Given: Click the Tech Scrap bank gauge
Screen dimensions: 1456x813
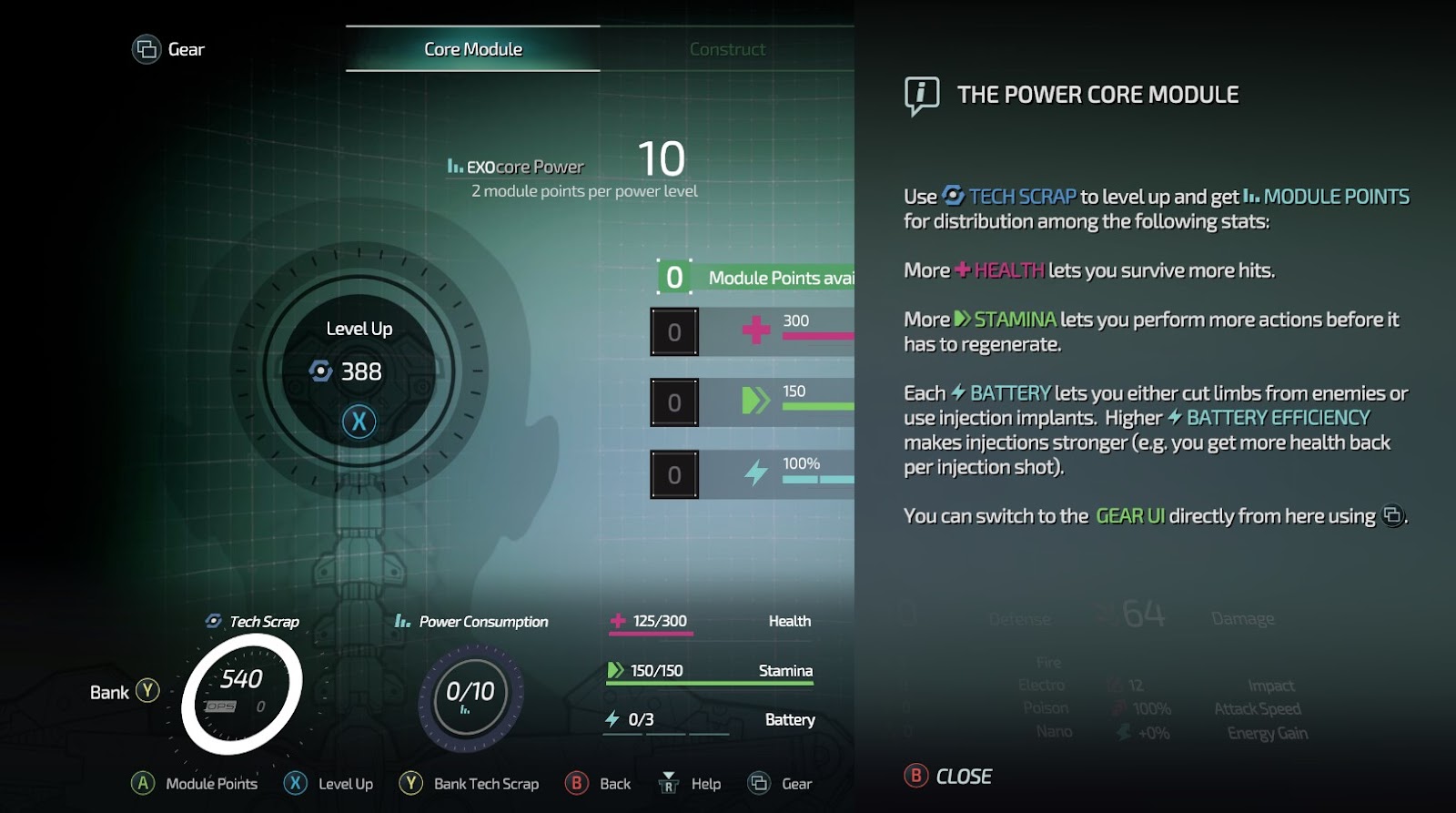Looking at the screenshot, I should click(x=241, y=694).
